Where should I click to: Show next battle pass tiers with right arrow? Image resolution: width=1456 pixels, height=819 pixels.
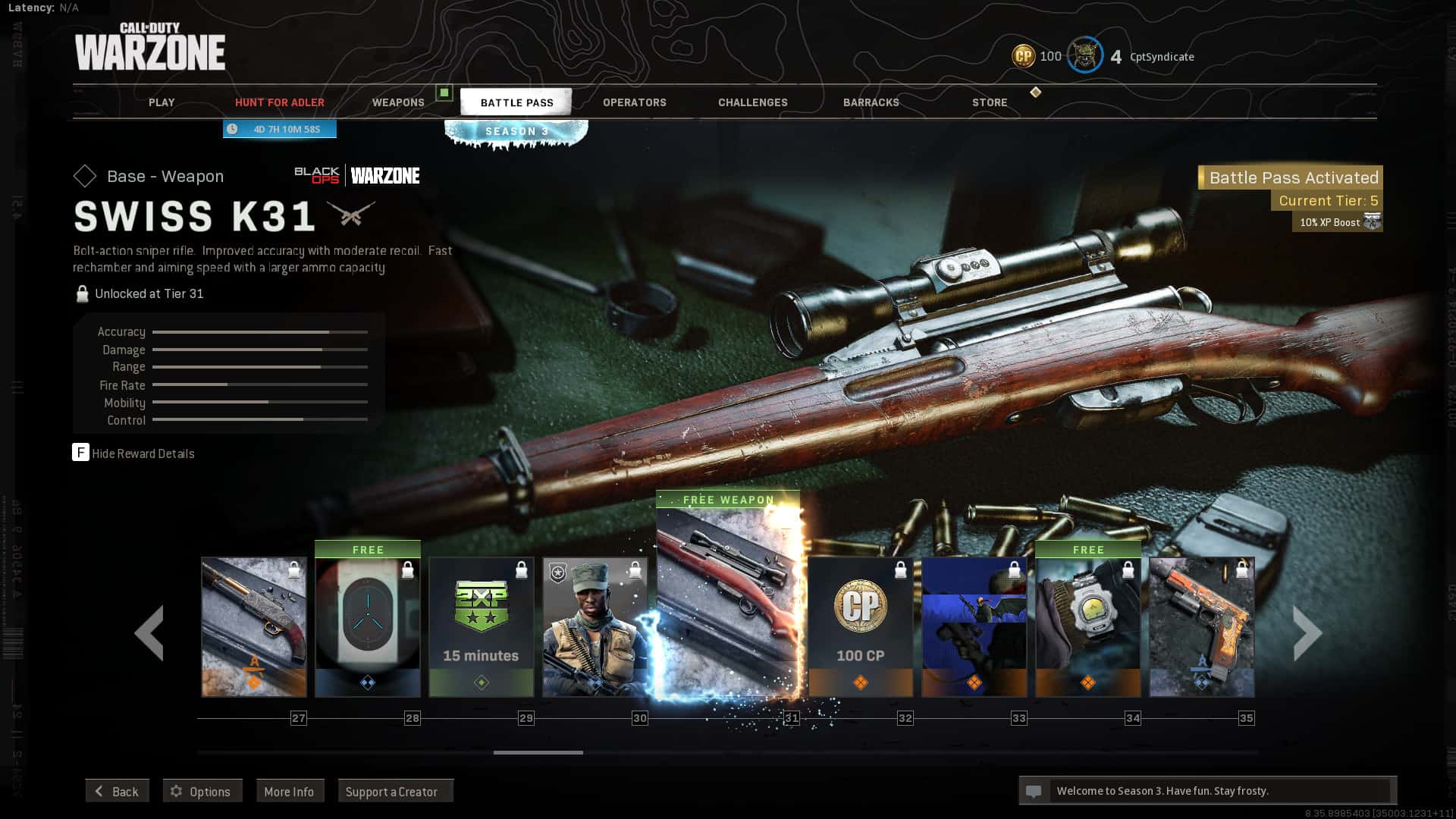(x=1307, y=632)
